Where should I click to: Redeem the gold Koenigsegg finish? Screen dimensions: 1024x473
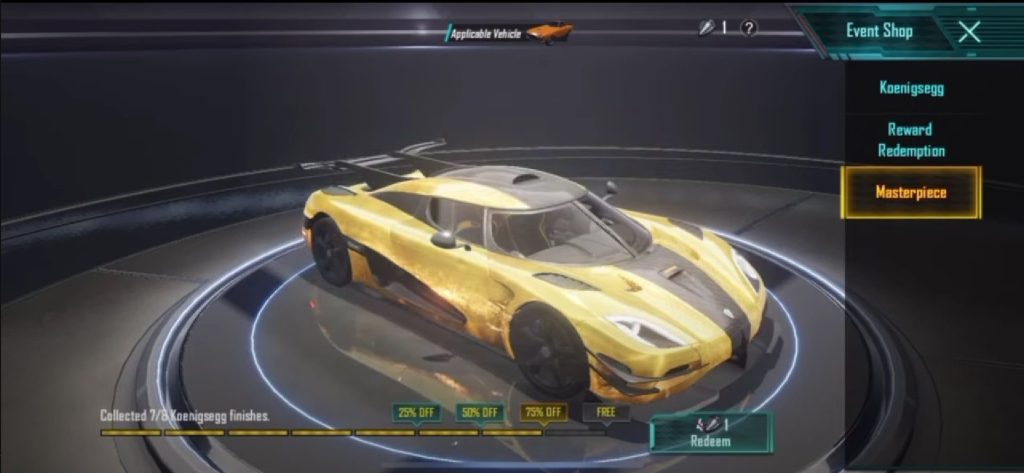pos(710,433)
